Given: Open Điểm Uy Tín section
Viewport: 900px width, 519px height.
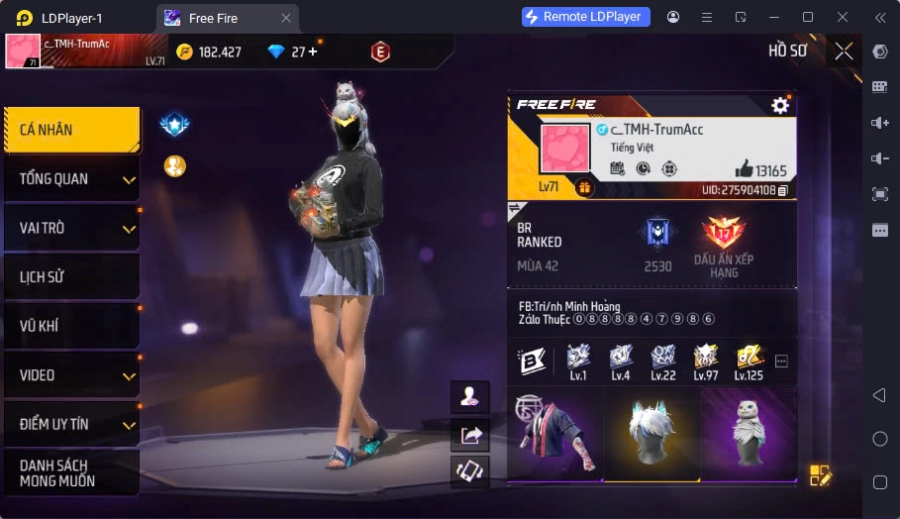Looking at the screenshot, I should tap(71, 424).
